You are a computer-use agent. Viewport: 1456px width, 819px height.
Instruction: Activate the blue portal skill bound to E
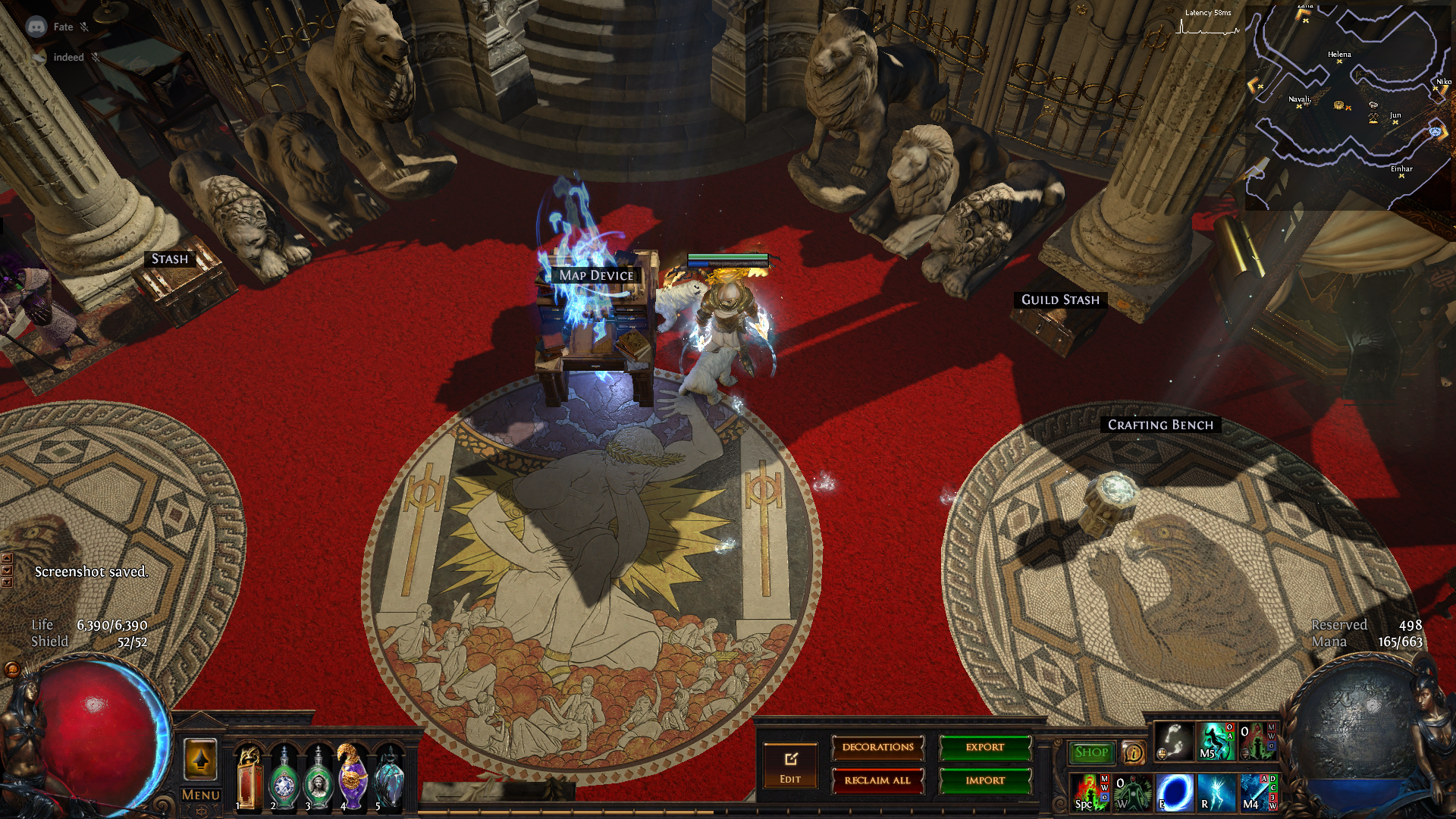(x=1175, y=792)
